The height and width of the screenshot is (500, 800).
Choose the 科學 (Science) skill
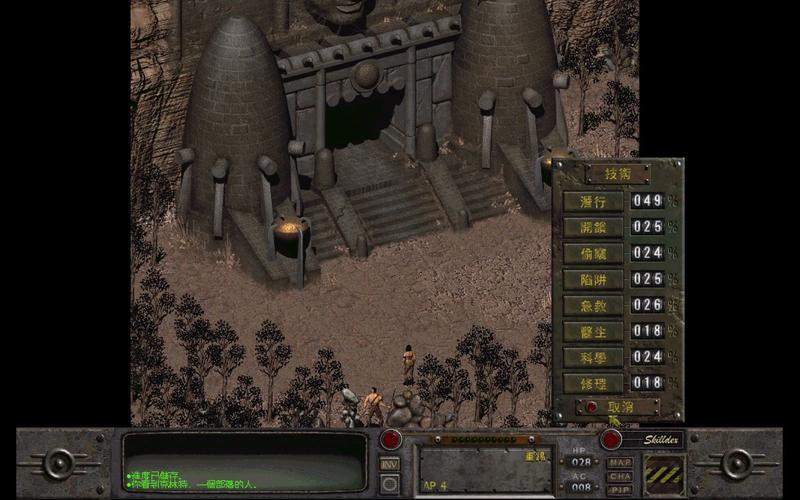pyautogui.click(x=593, y=357)
